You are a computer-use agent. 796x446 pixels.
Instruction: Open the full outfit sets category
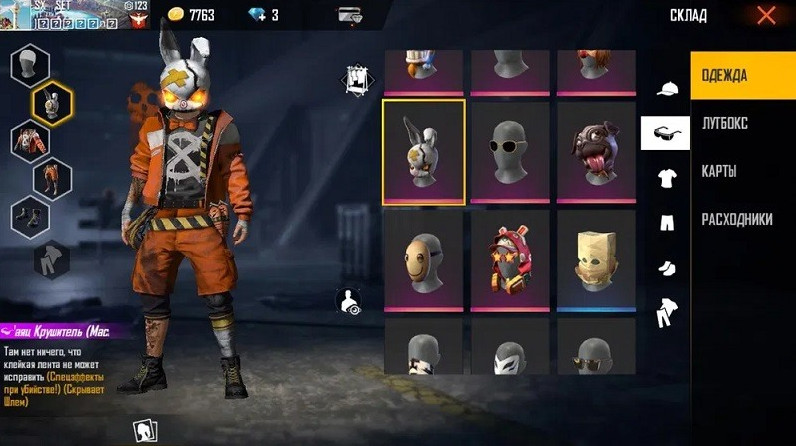(x=665, y=314)
